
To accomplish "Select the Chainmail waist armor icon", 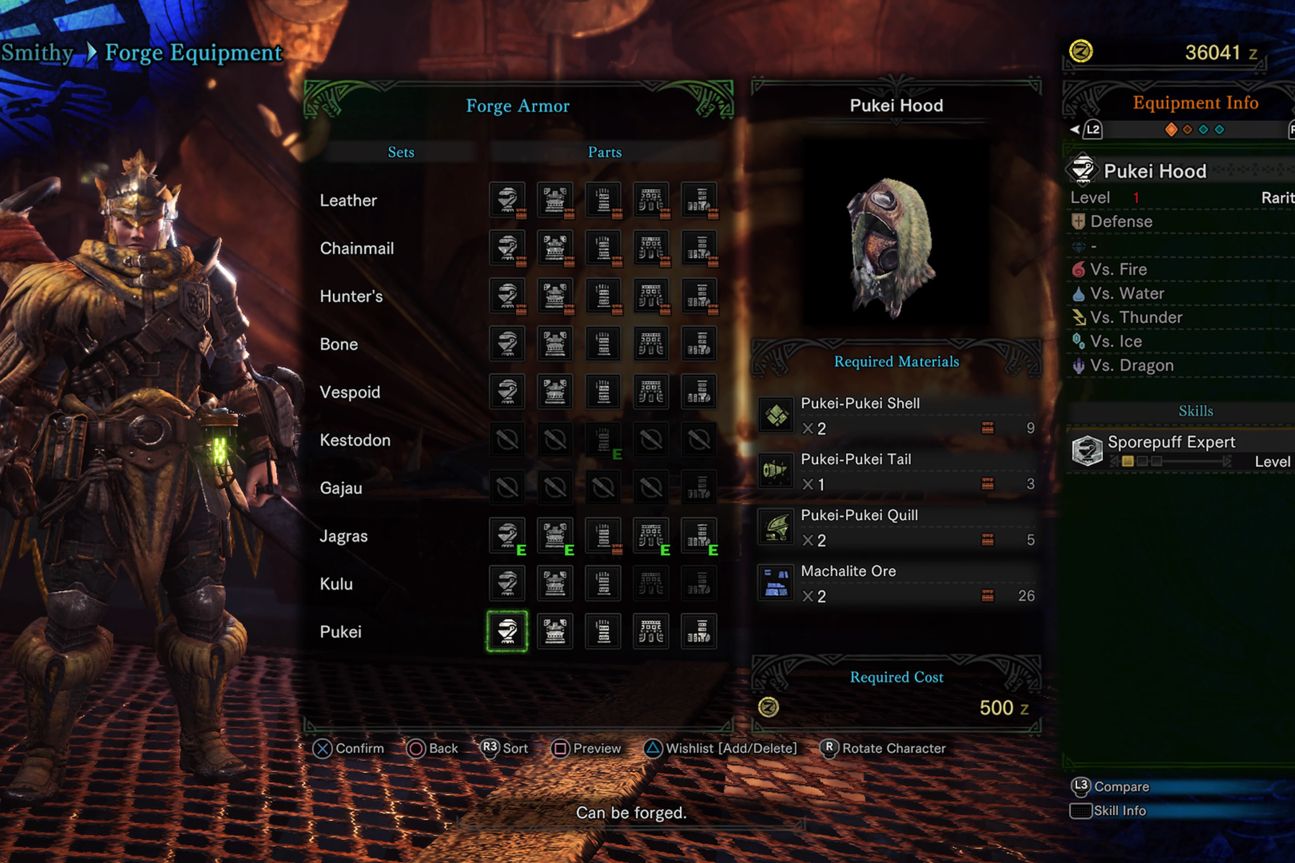I will pyautogui.click(x=651, y=247).
